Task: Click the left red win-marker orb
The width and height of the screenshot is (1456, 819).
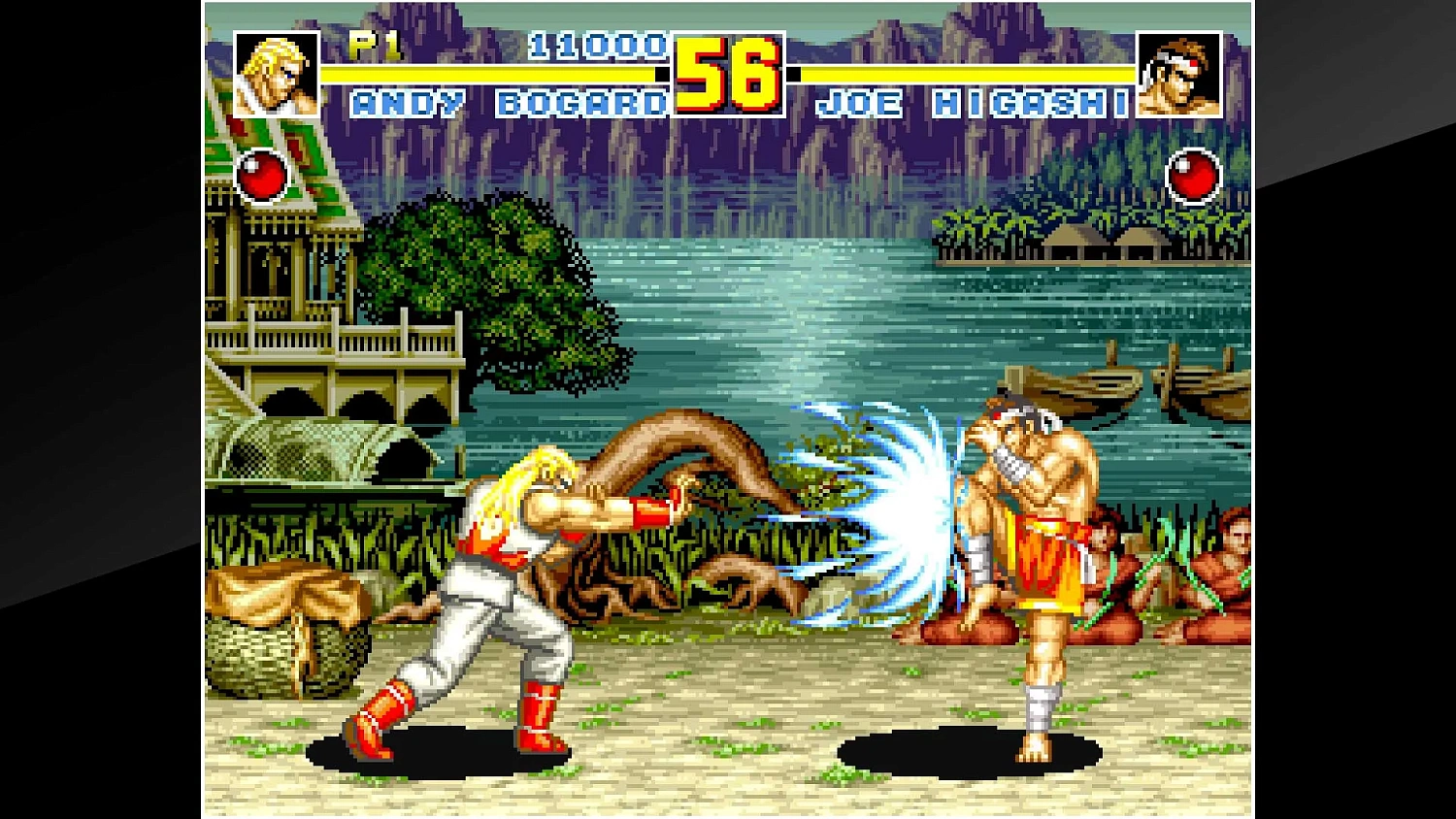Action: (260, 177)
